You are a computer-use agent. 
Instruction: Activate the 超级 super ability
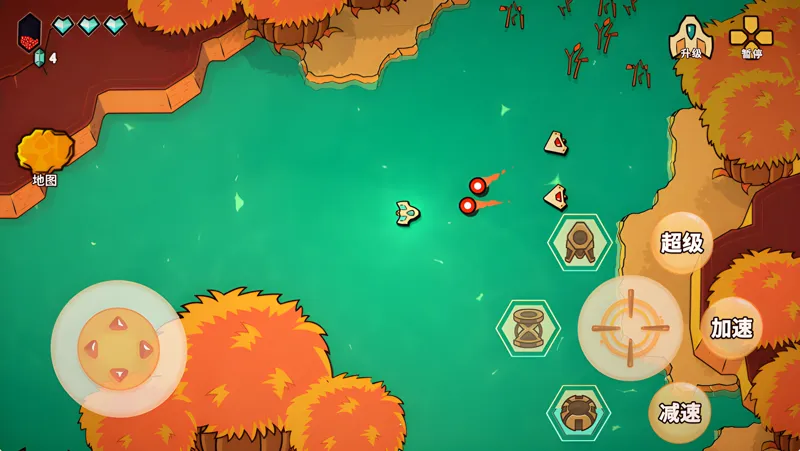[681, 242]
